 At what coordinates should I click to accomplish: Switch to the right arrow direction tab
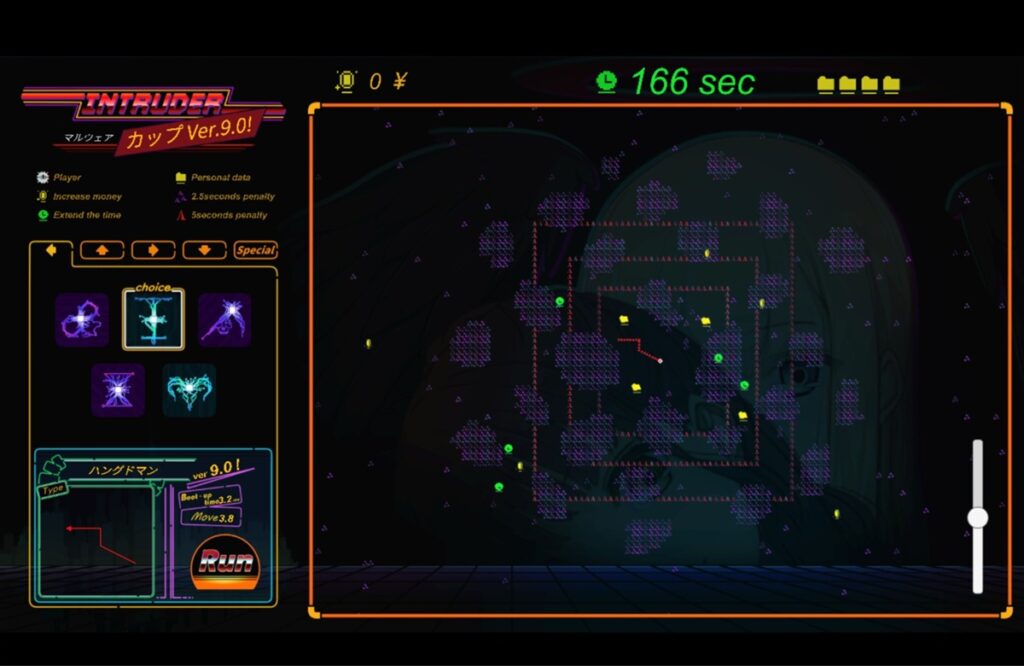pos(153,250)
